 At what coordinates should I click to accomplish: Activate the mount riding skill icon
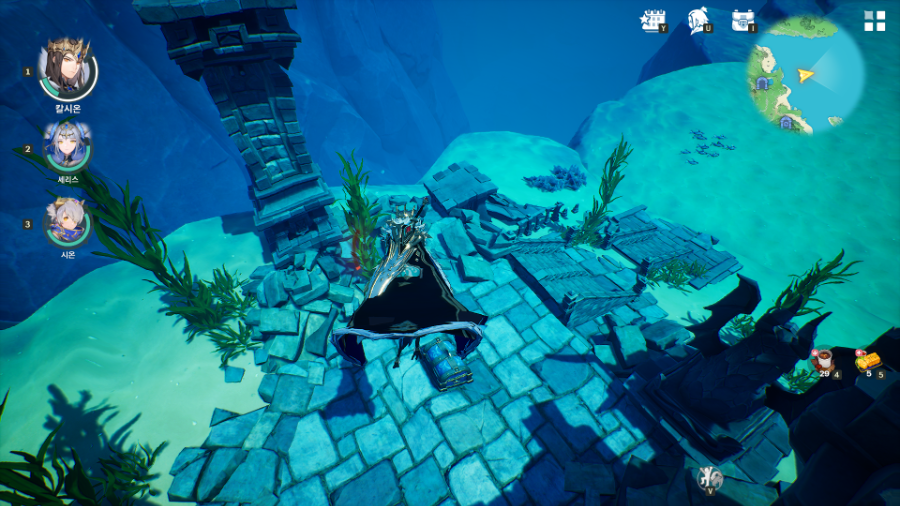[709, 478]
